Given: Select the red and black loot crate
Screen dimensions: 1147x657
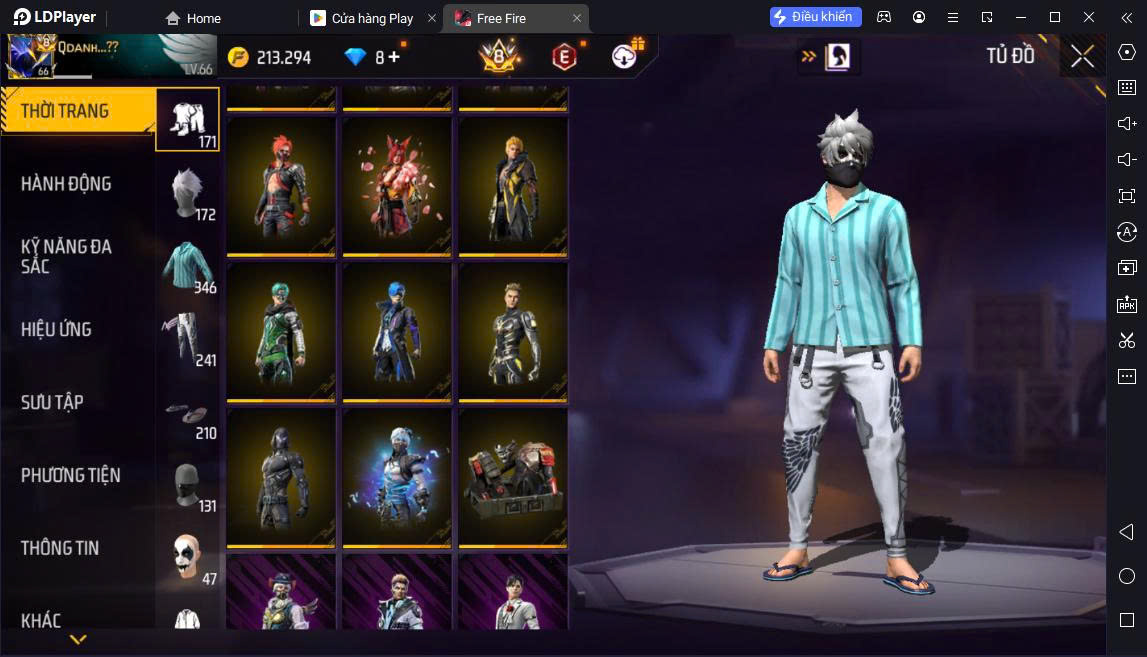Looking at the screenshot, I should [x=513, y=477].
